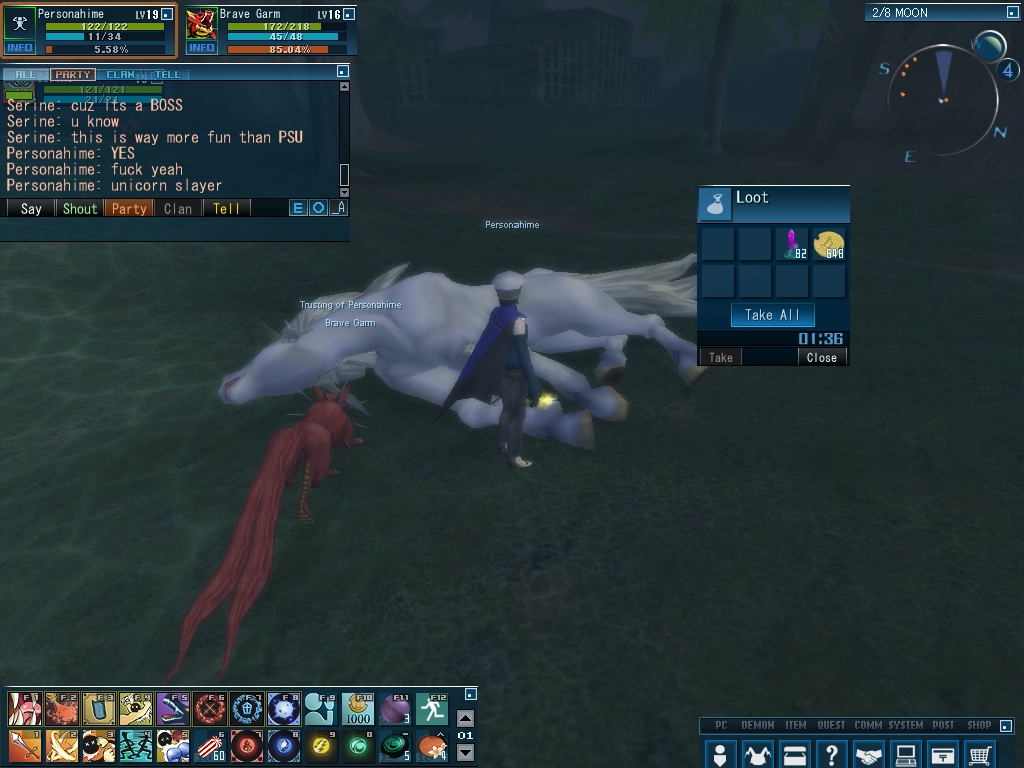Select the purple crystal loot slot
Image resolution: width=1024 pixels, height=768 pixels.
792,244
